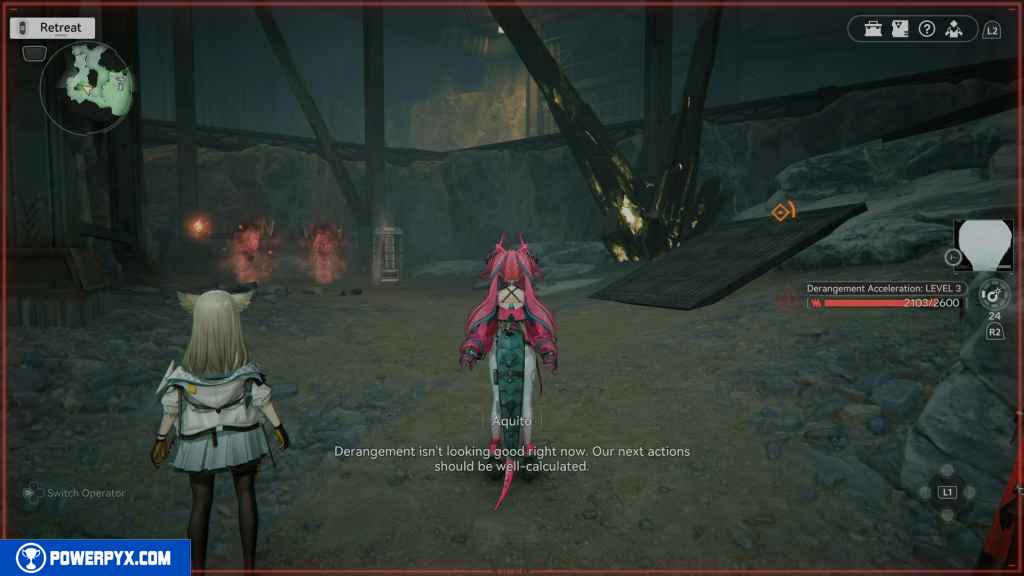Viewport: 1024px width, 576px height.
Task: Open the notebook log icon
Action: tap(900, 29)
